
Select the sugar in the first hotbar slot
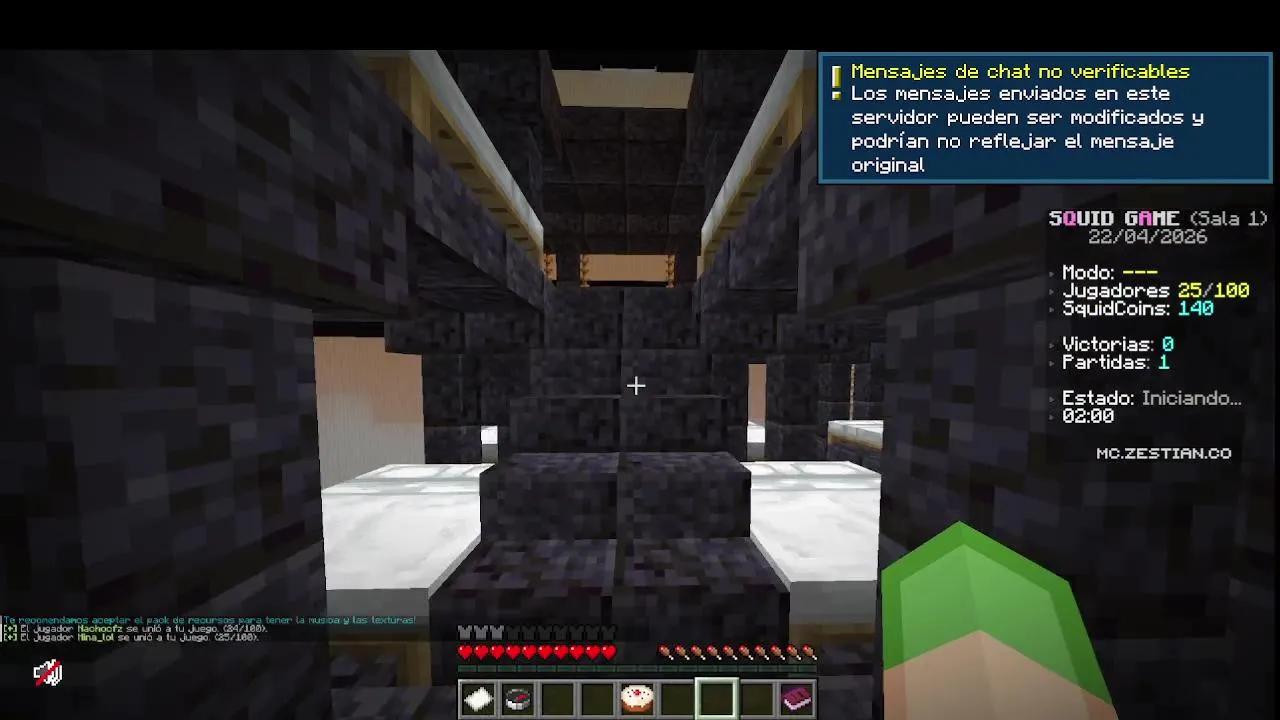pyautogui.click(x=477, y=698)
